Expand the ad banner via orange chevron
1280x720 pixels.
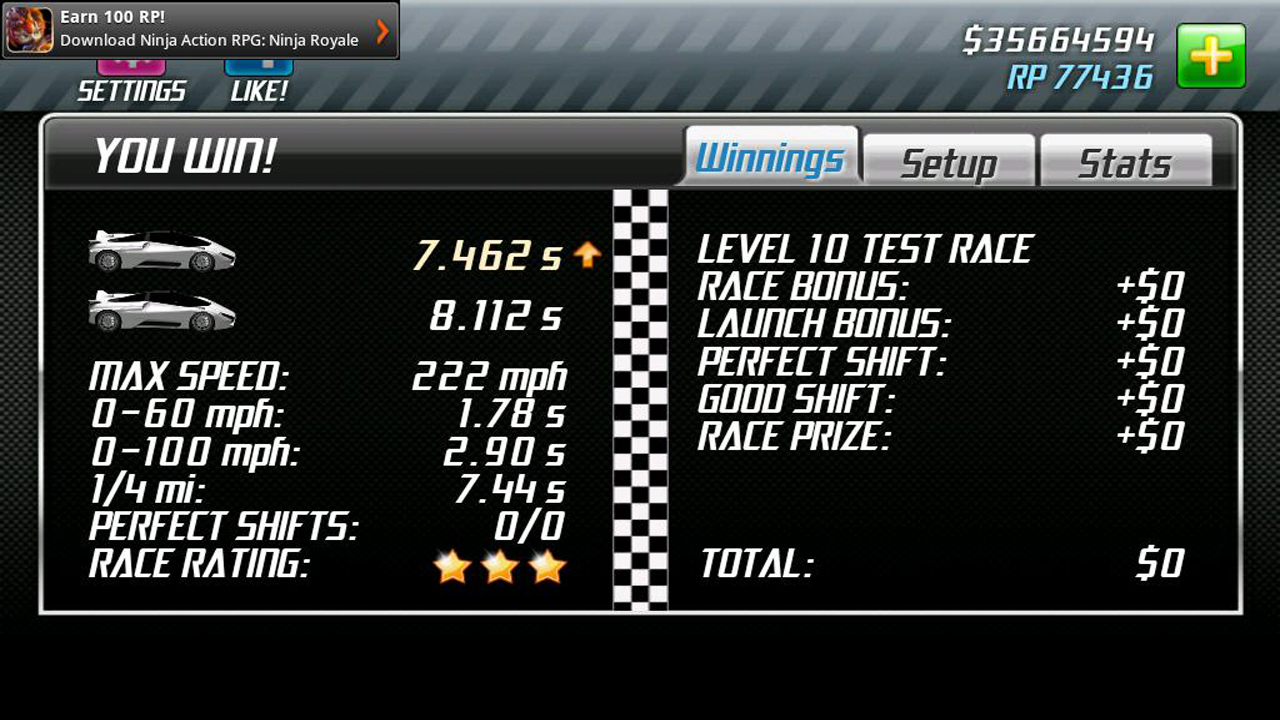click(381, 31)
